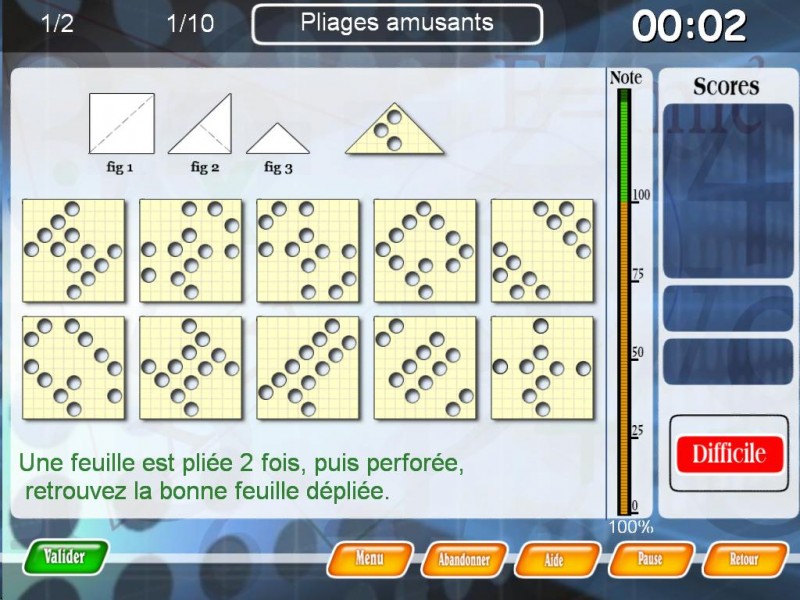Click the red Difficile difficulty button
The width and height of the screenshot is (800, 600).
coord(729,454)
